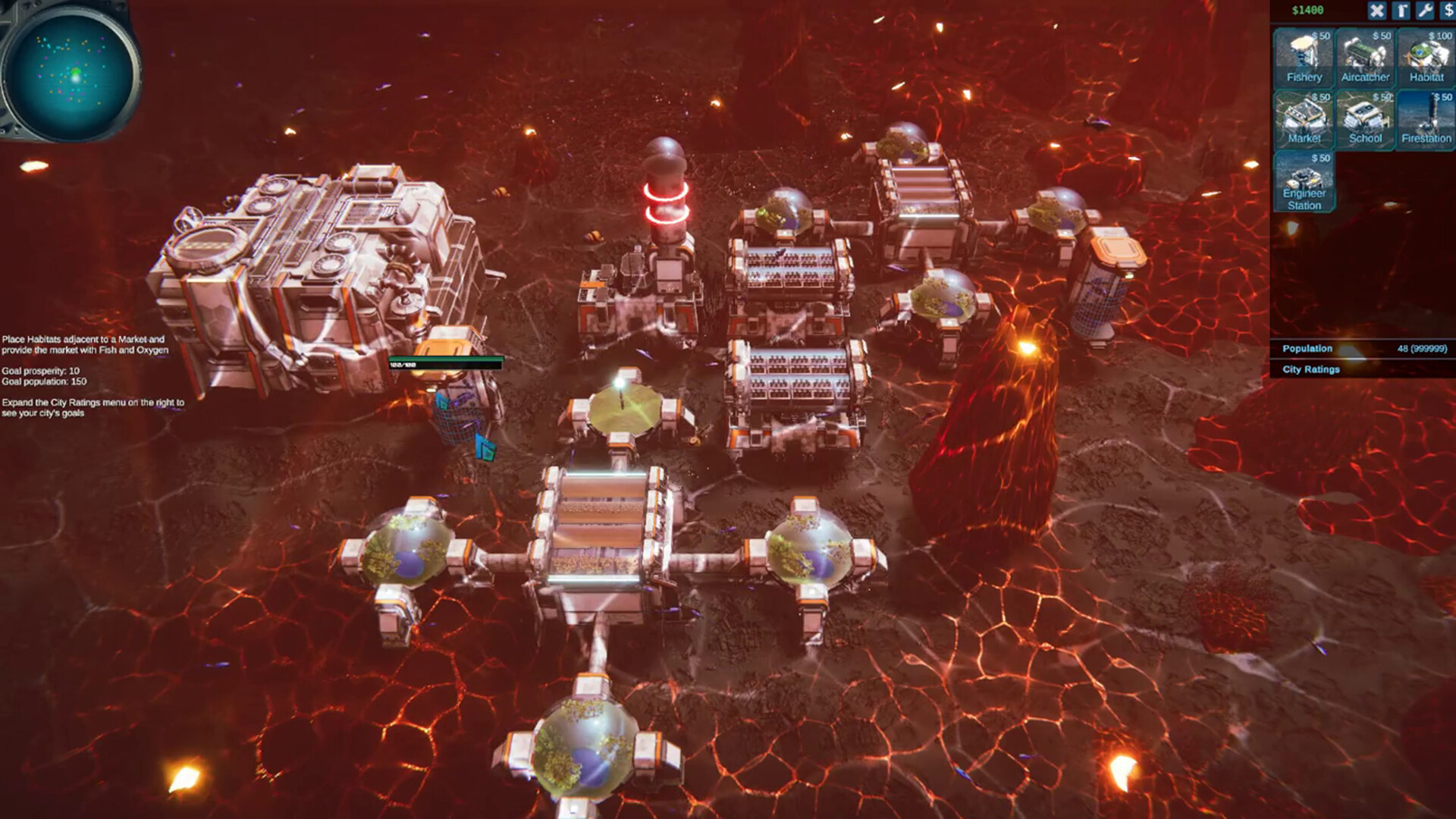Switch to the Firestation tab in build menu
Screen dimensions: 1456x819
coord(1425,119)
